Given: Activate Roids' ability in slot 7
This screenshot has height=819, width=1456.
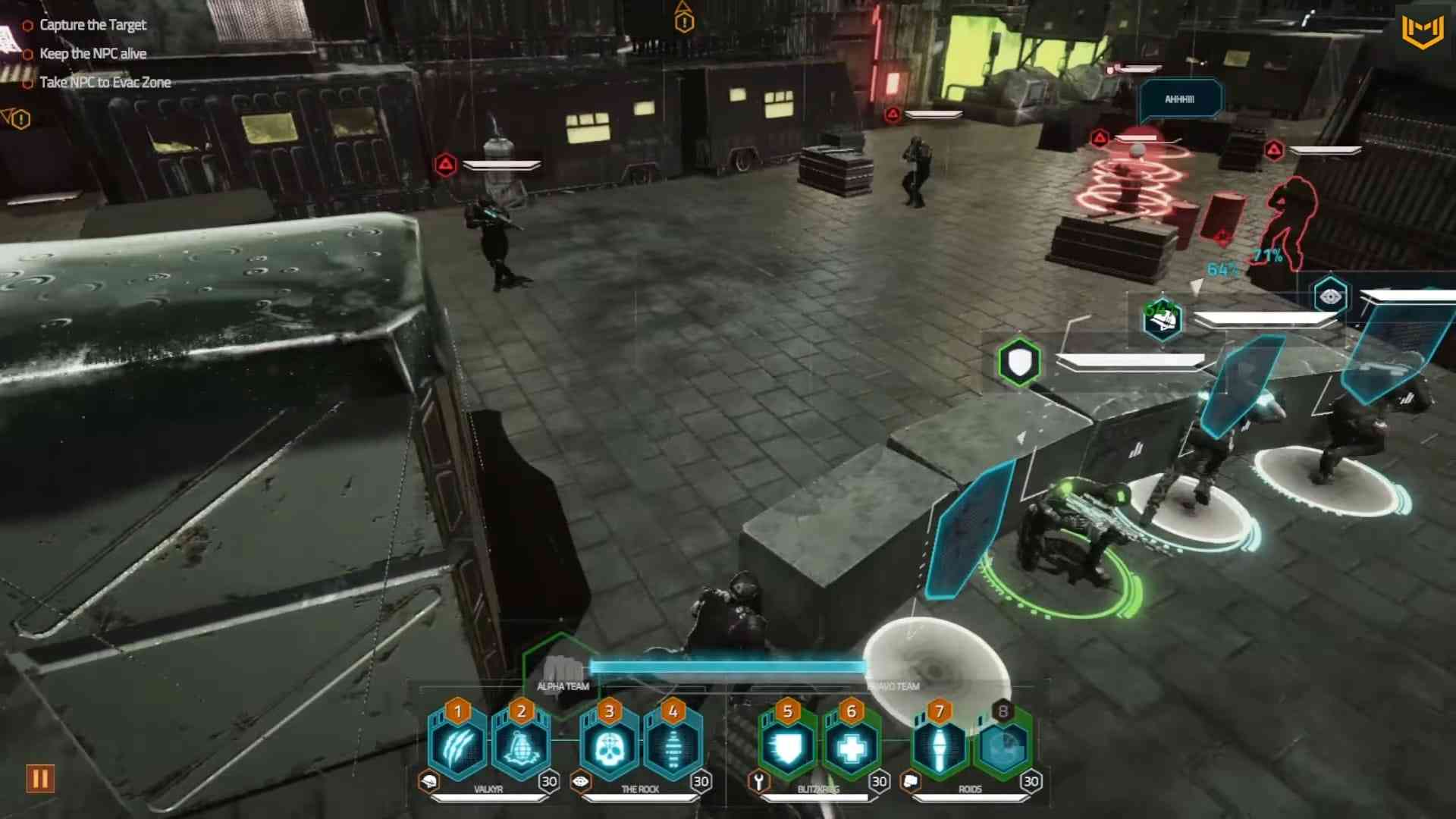Looking at the screenshot, I should [x=940, y=748].
